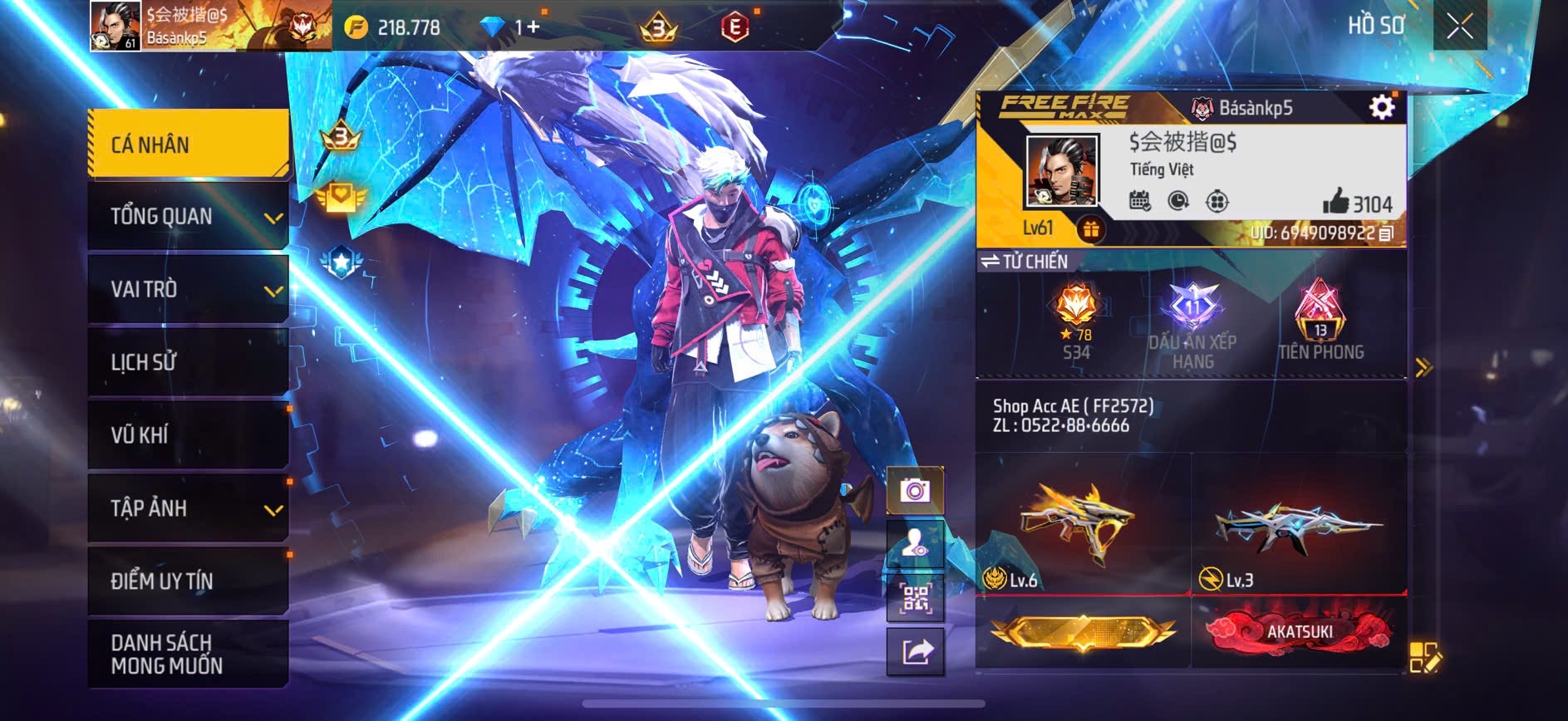
Task: Expand the TẬP ẢNH menu
Action: coord(188,508)
